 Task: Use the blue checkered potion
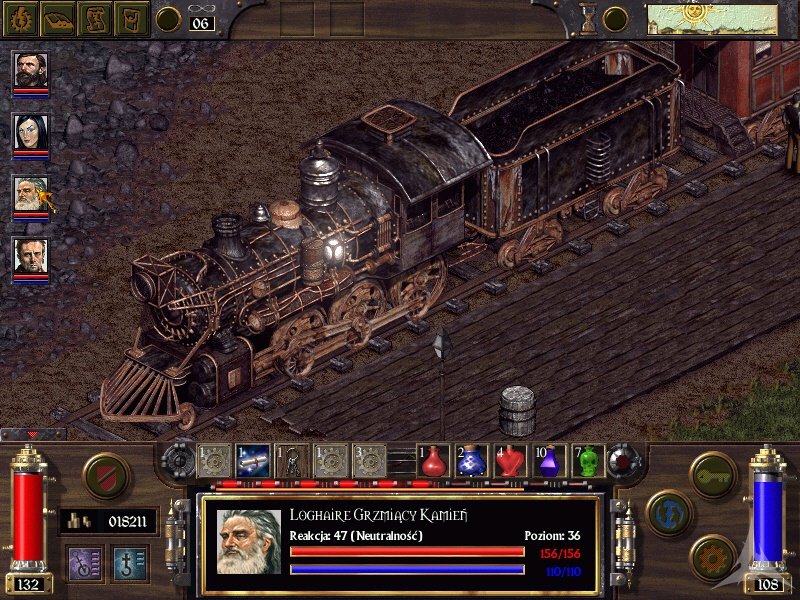472,460
